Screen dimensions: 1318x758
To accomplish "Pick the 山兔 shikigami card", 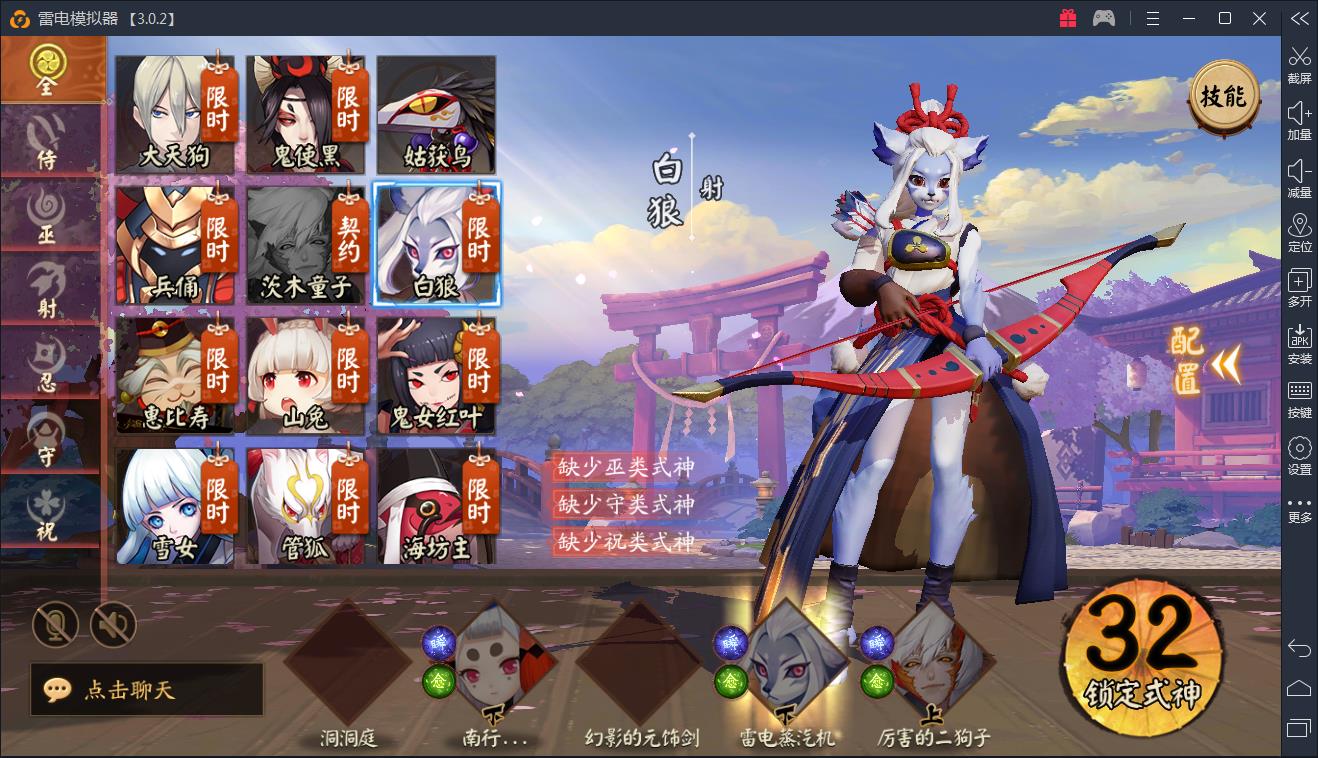I will coord(306,375).
